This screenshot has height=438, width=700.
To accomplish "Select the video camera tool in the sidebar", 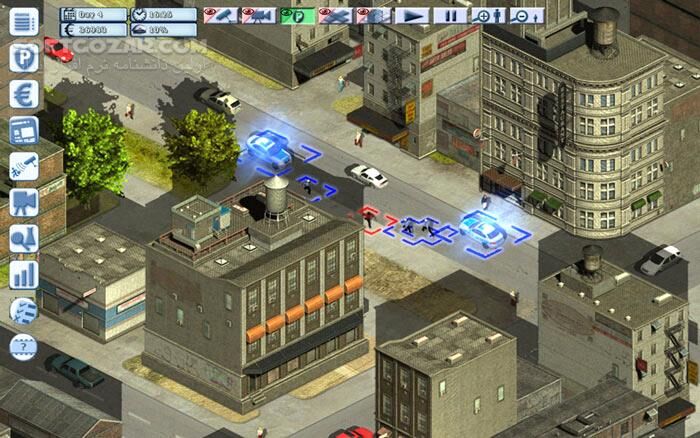I will [24, 202].
